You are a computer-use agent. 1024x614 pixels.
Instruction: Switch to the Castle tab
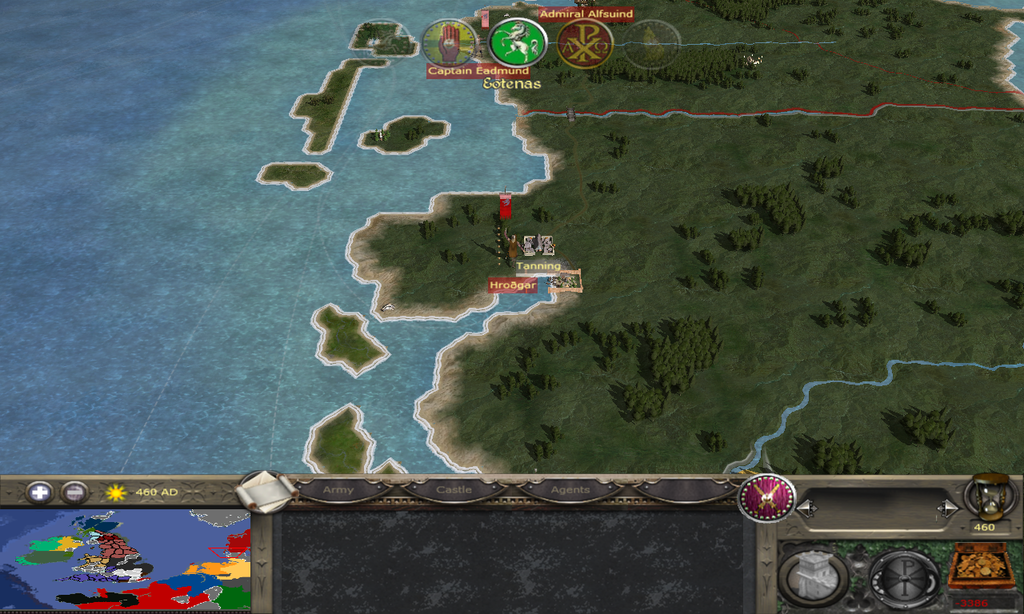[x=453, y=491]
